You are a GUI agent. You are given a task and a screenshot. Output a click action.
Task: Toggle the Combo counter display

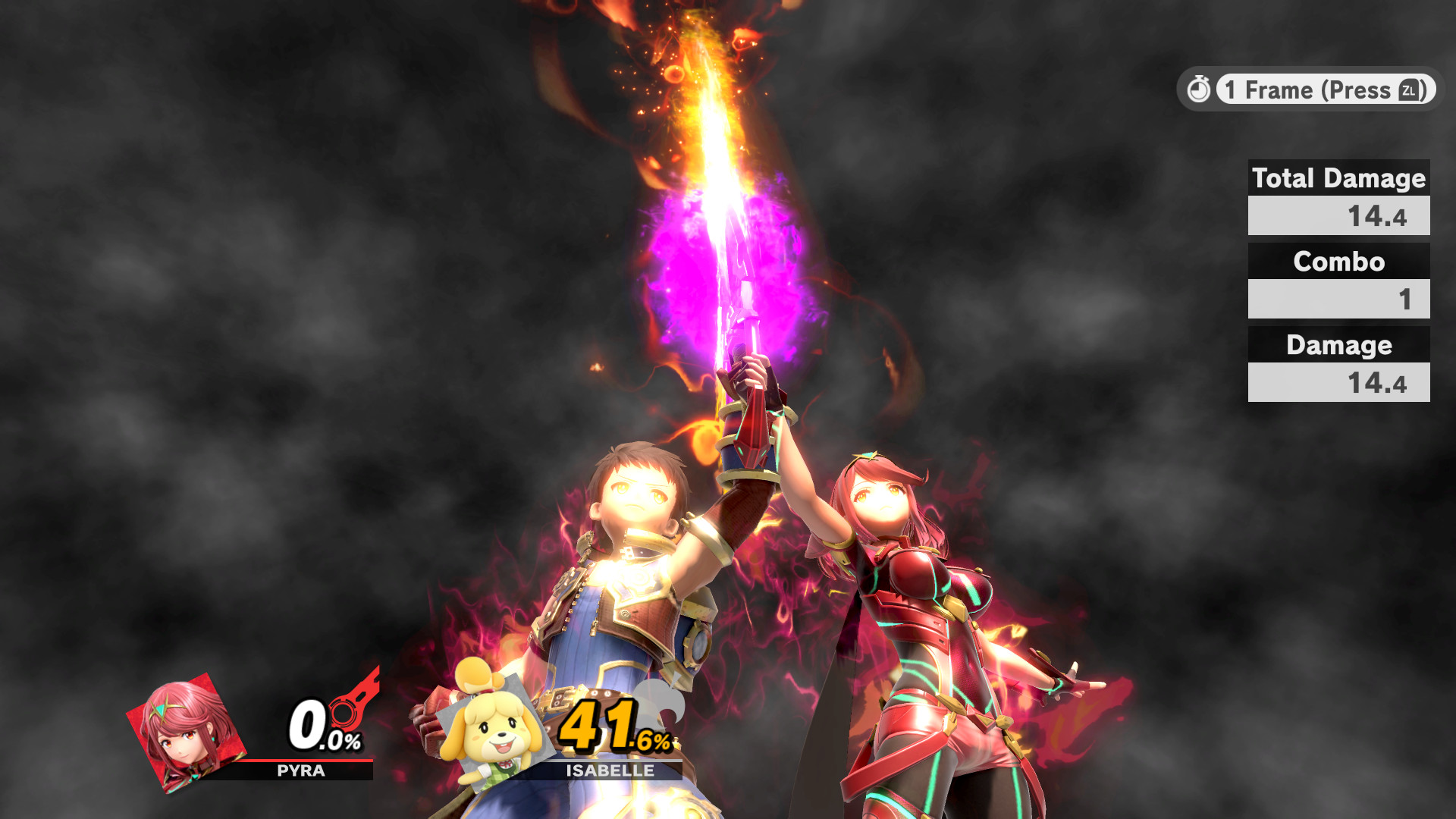[1338, 262]
